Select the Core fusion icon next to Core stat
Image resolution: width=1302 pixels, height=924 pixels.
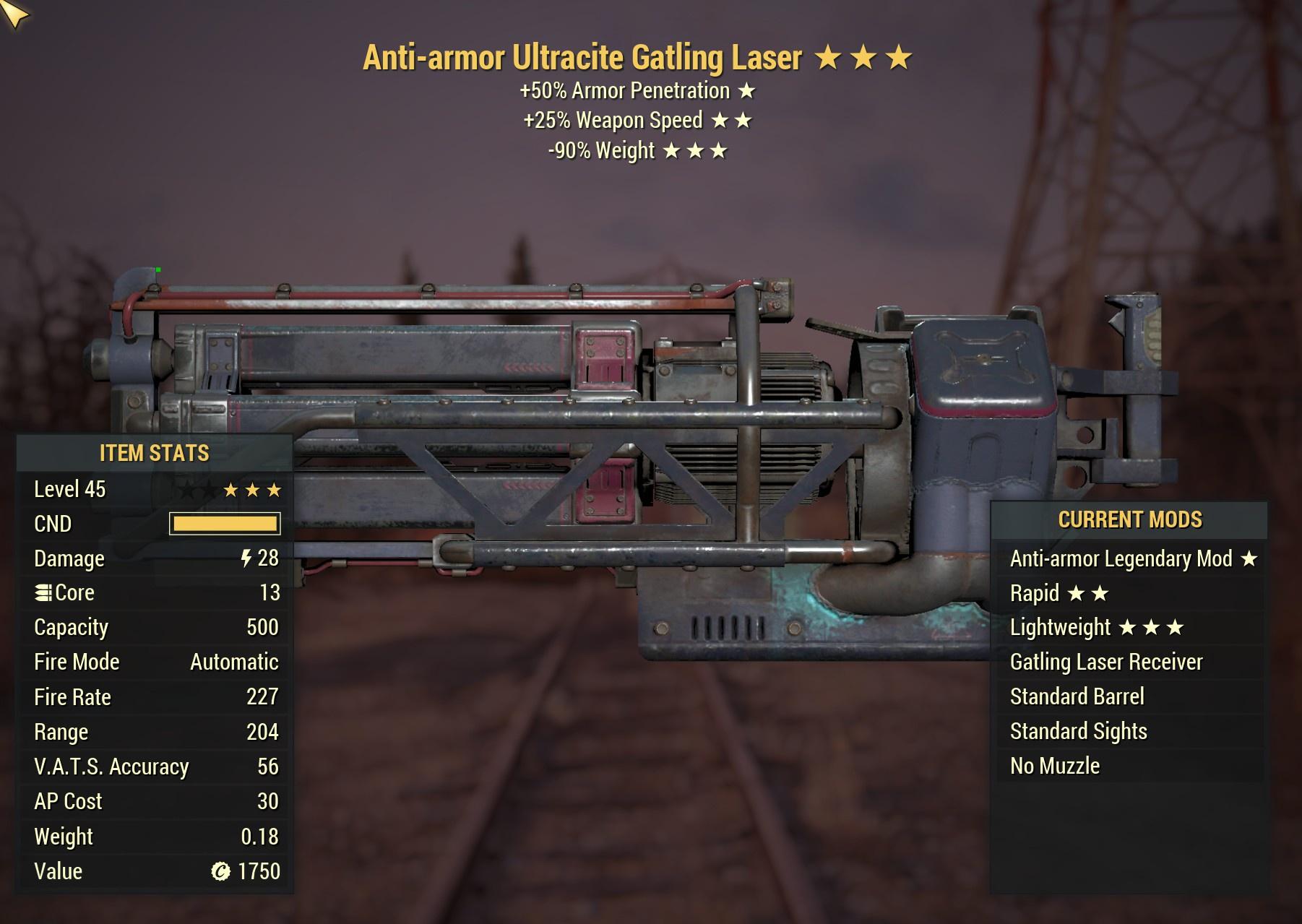(43, 592)
